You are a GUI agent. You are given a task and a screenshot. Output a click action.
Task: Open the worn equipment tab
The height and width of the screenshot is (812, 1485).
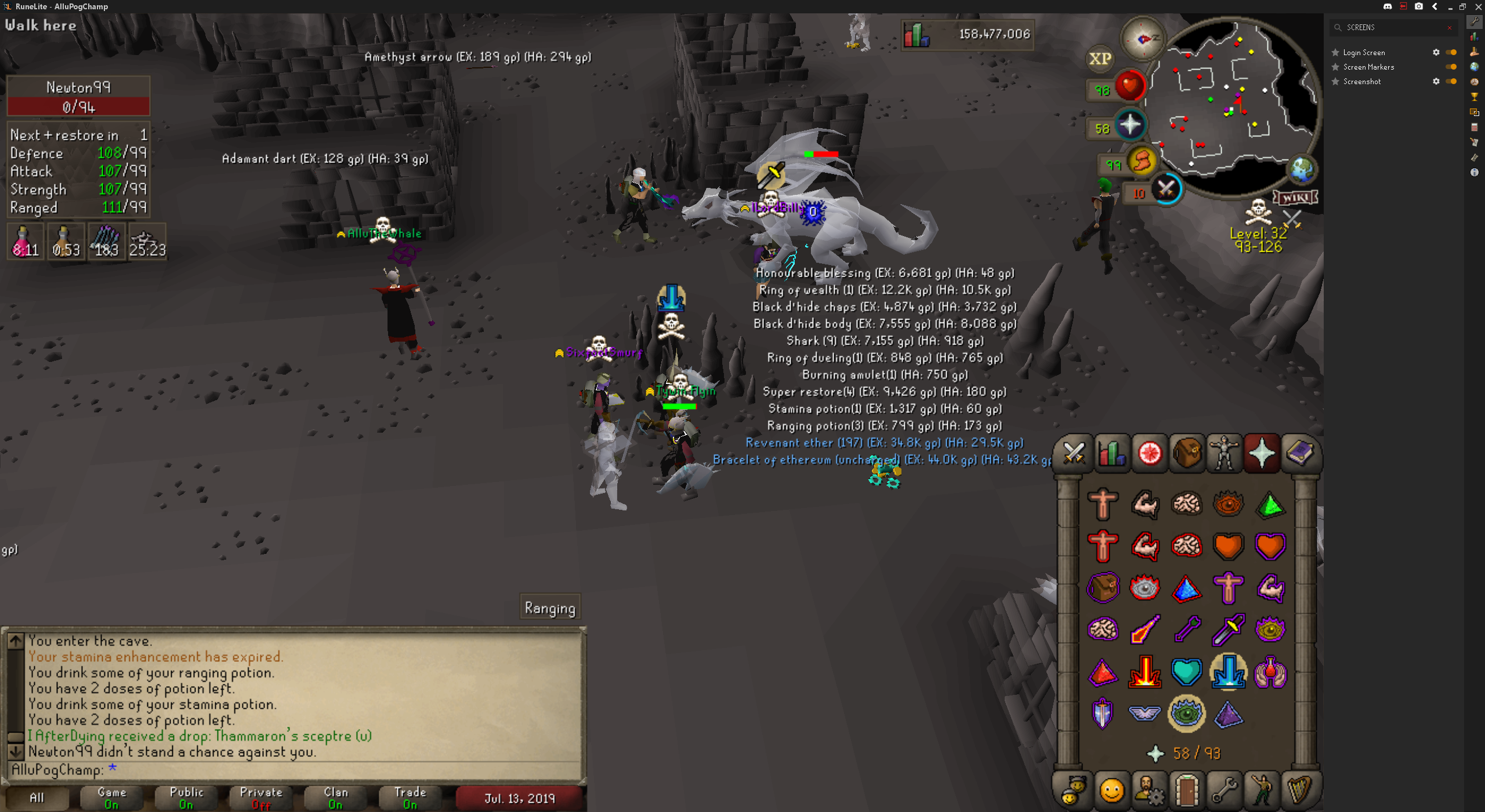click(x=1224, y=453)
